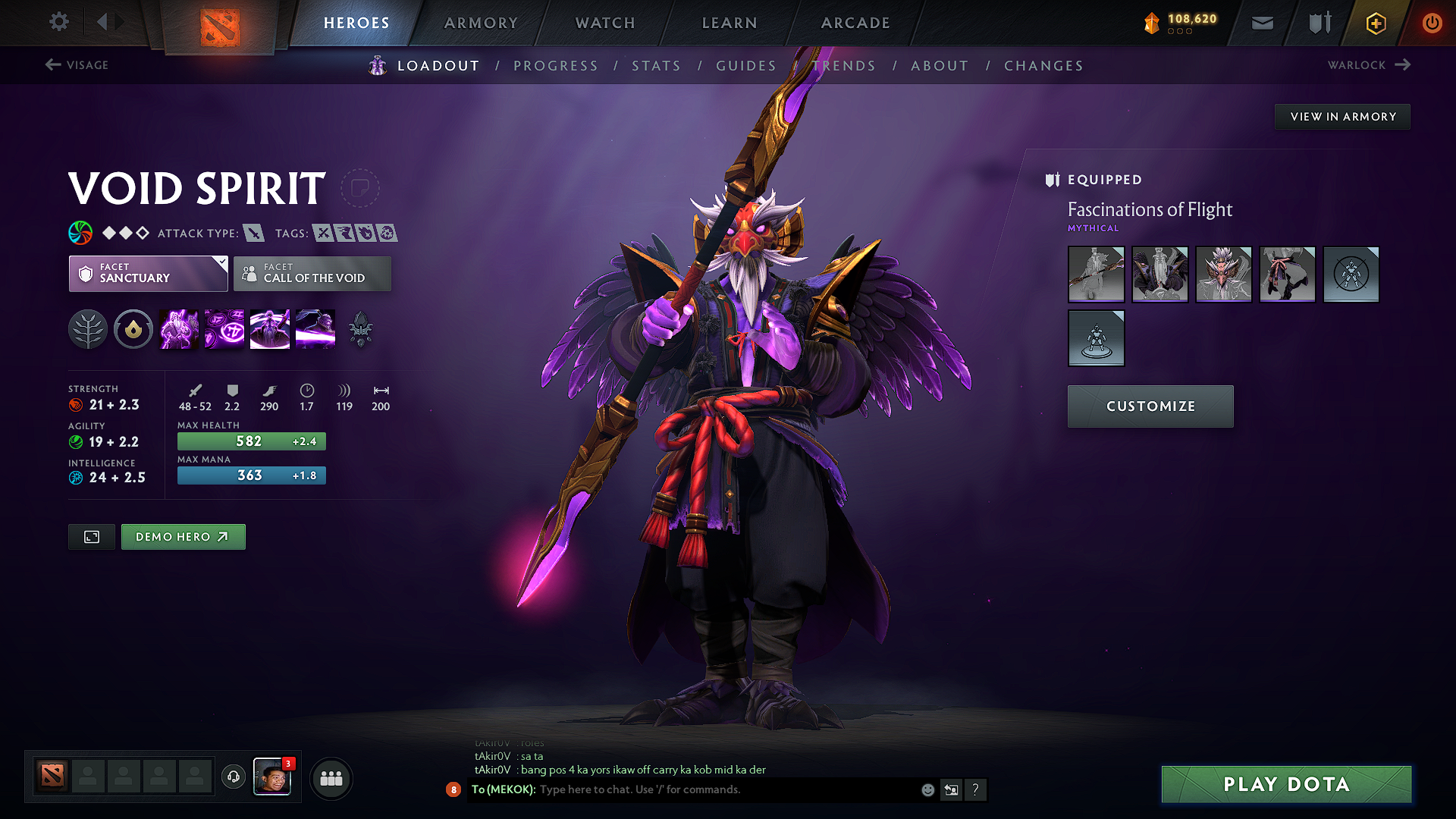This screenshot has height=819, width=1456.
Task: Click the smiley emoticon icon in chat bar
Action: pos(927,789)
